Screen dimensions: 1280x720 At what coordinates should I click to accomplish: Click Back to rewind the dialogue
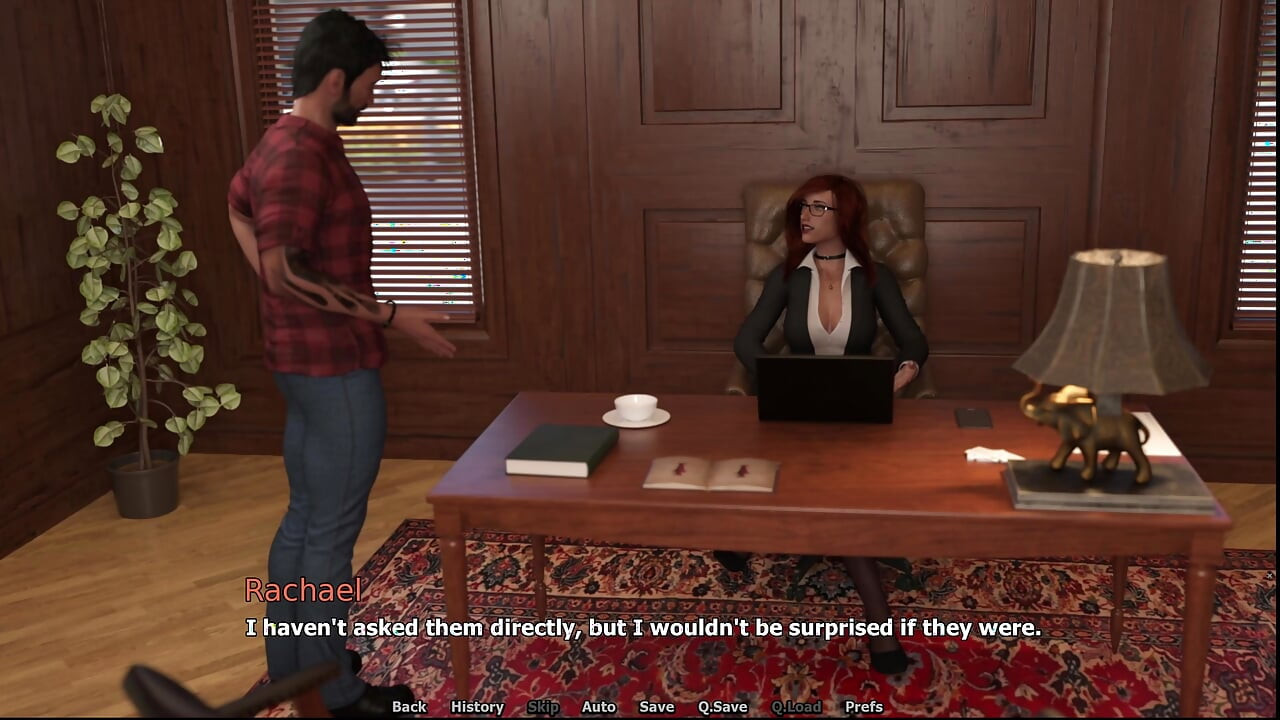coord(409,707)
